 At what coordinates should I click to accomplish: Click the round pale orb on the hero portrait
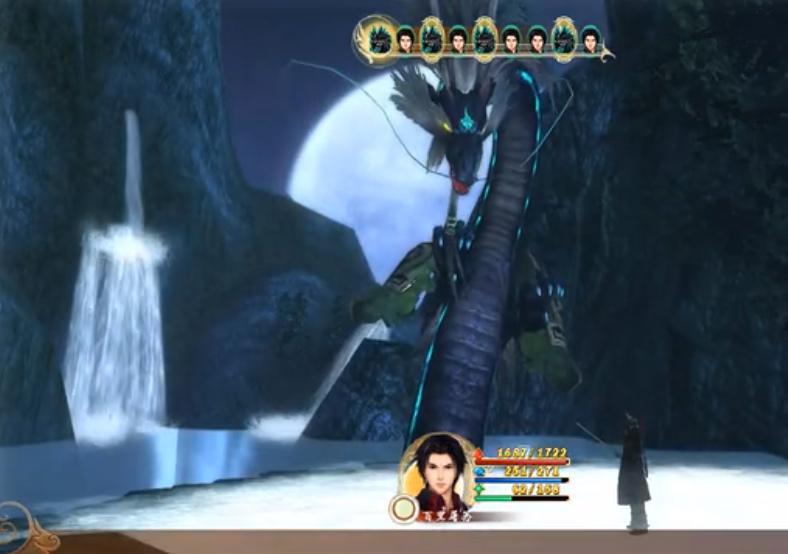403,509
